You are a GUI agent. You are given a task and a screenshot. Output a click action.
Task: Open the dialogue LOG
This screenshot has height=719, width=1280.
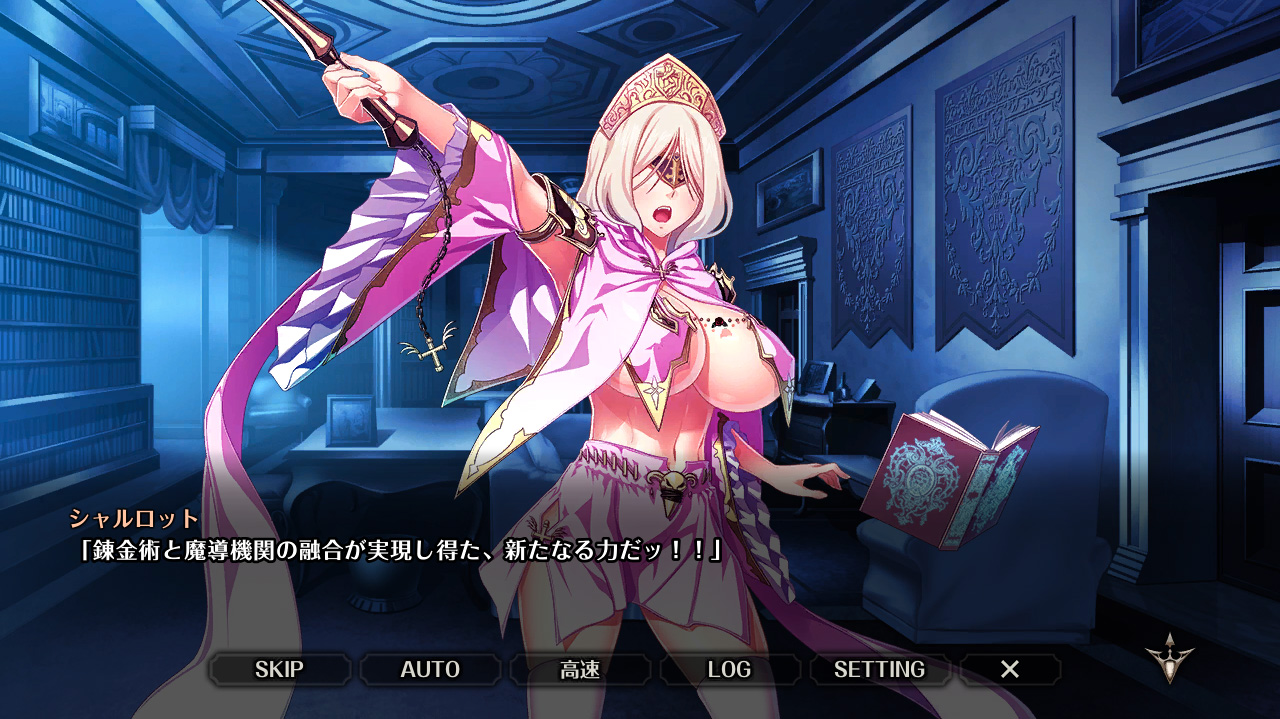point(729,670)
